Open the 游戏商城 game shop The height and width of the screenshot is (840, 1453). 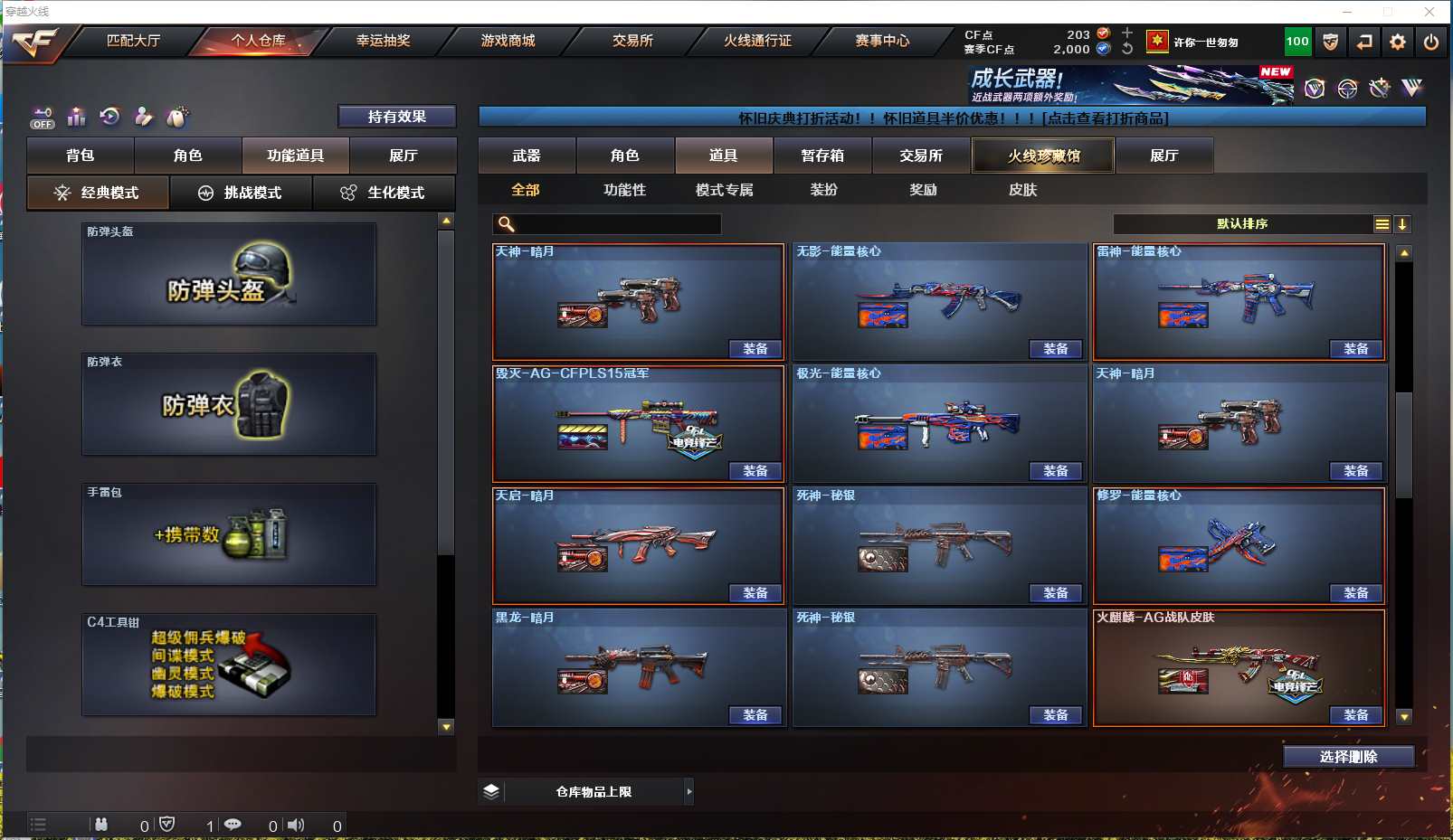pyautogui.click(x=508, y=41)
